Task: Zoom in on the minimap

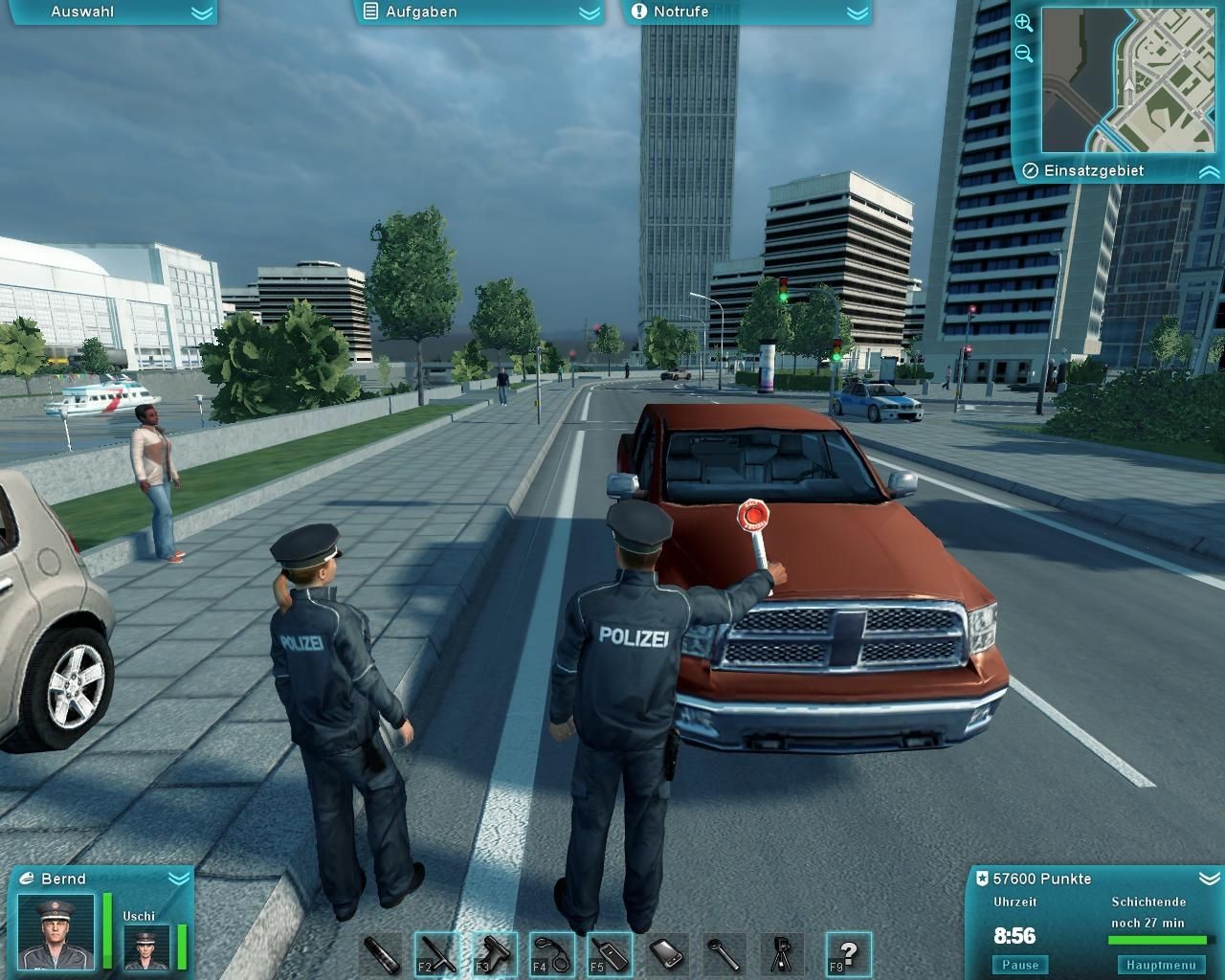Action: click(x=1023, y=23)
